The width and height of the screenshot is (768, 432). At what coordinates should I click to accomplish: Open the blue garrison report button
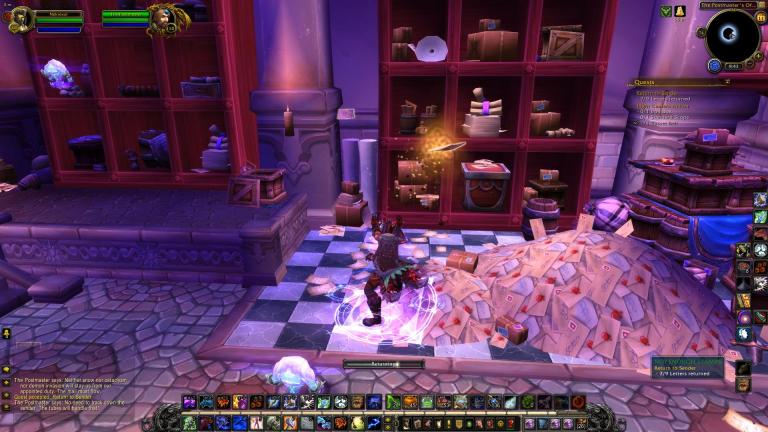[x=714, y=65]
